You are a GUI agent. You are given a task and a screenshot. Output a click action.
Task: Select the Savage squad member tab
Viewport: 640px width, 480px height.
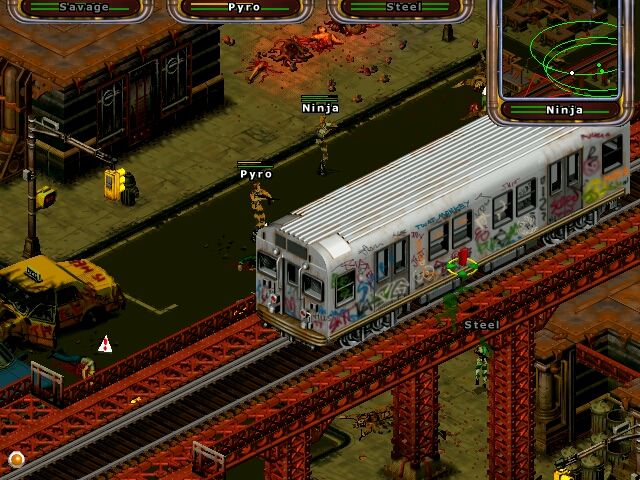tap(84, 8)
